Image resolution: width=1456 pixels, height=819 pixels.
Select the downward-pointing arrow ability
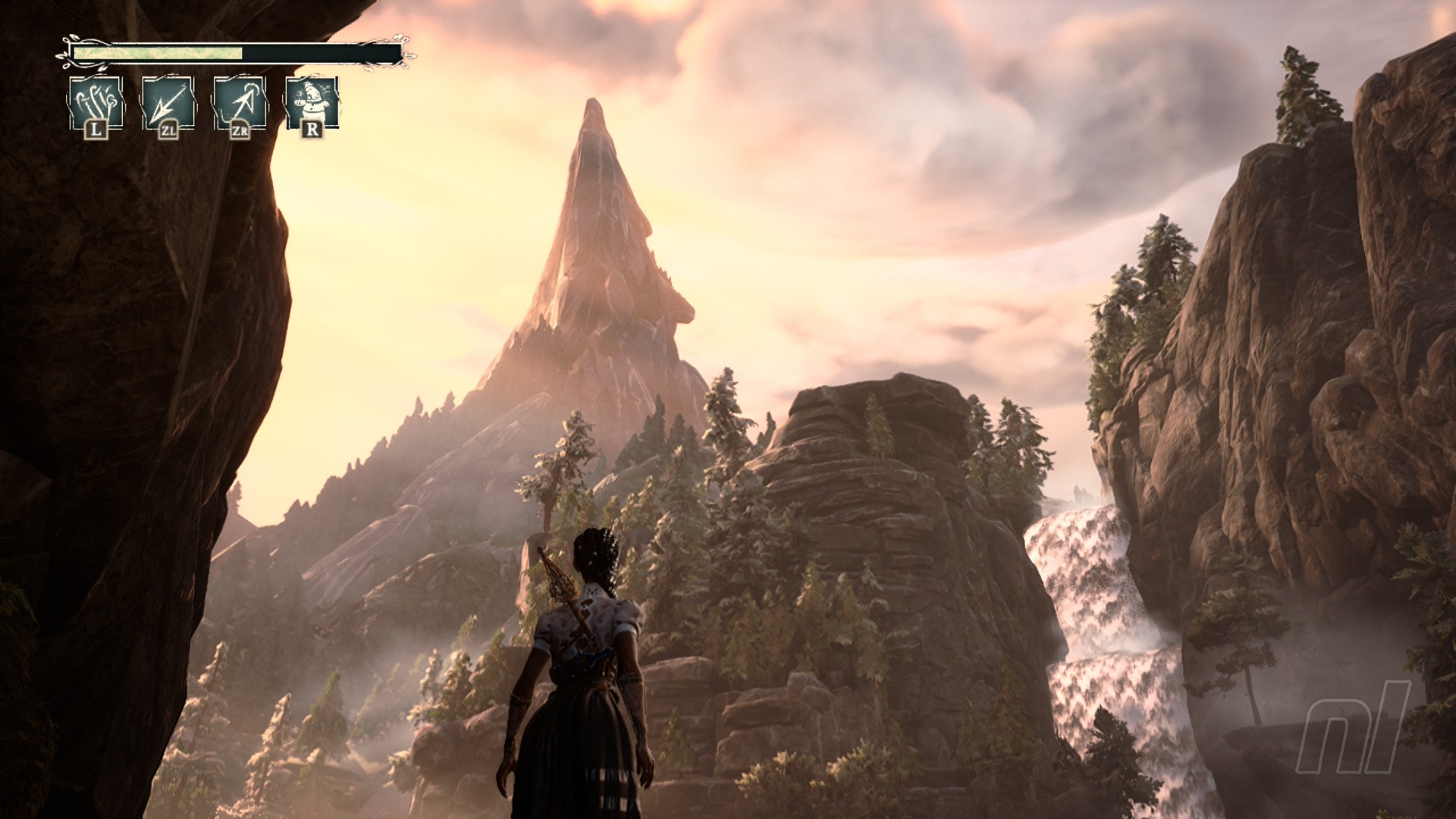pos(168,104)
